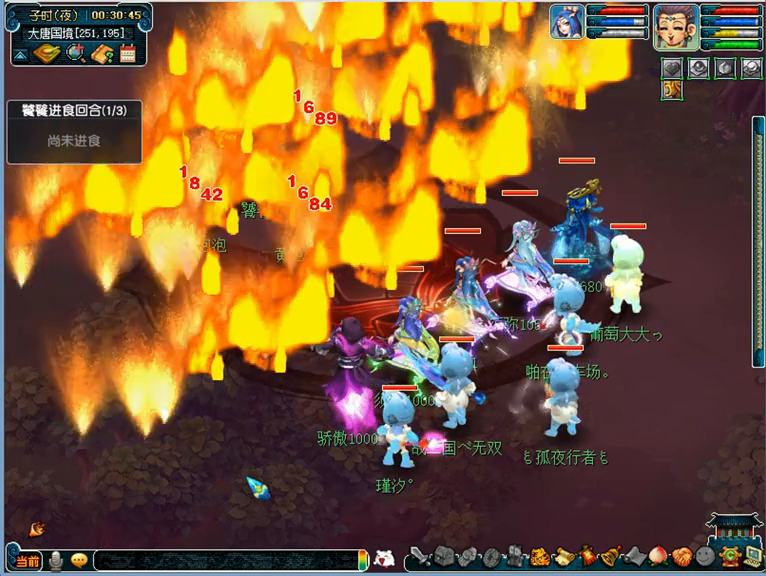Screen dimensions: 766x576
Task: Open the golden compass map icon
Action: 46,54
